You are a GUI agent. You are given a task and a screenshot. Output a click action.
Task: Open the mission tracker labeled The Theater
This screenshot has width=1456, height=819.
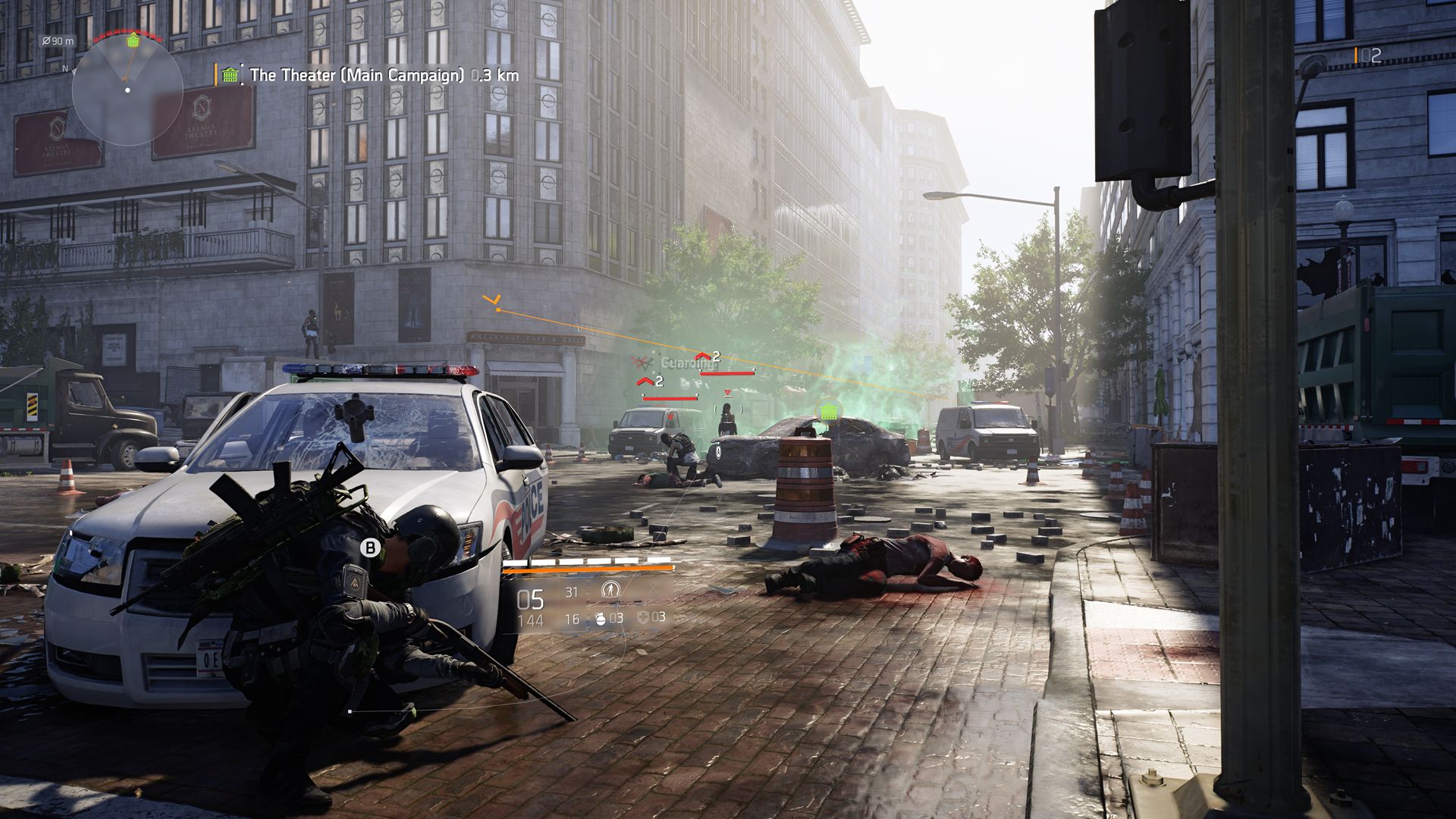[x=356, y=74]
